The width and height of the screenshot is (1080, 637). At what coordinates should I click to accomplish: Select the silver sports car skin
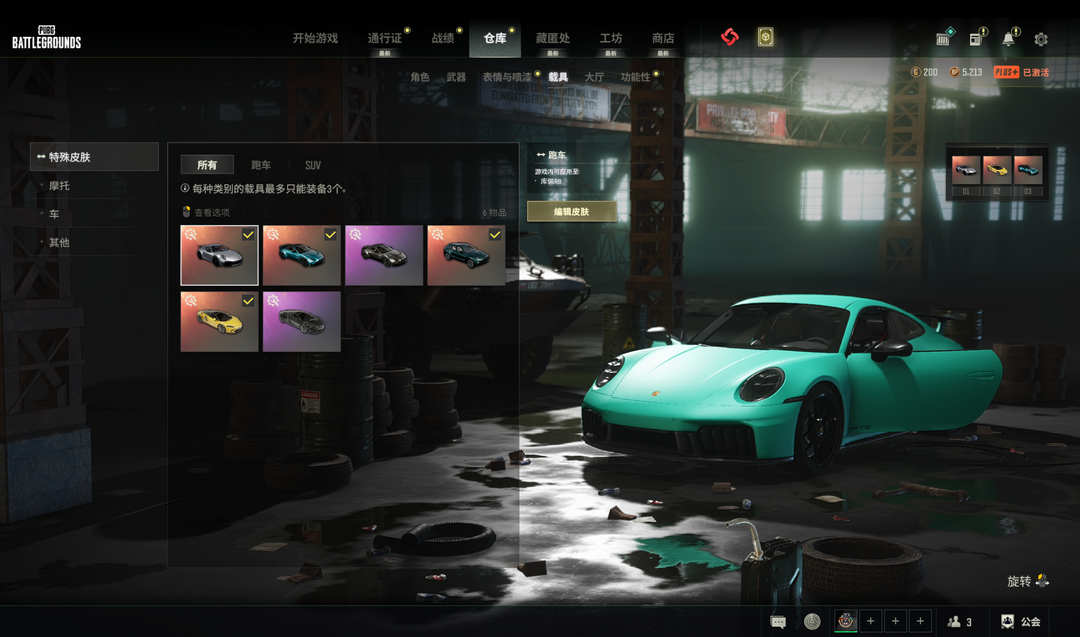[219, 255]
